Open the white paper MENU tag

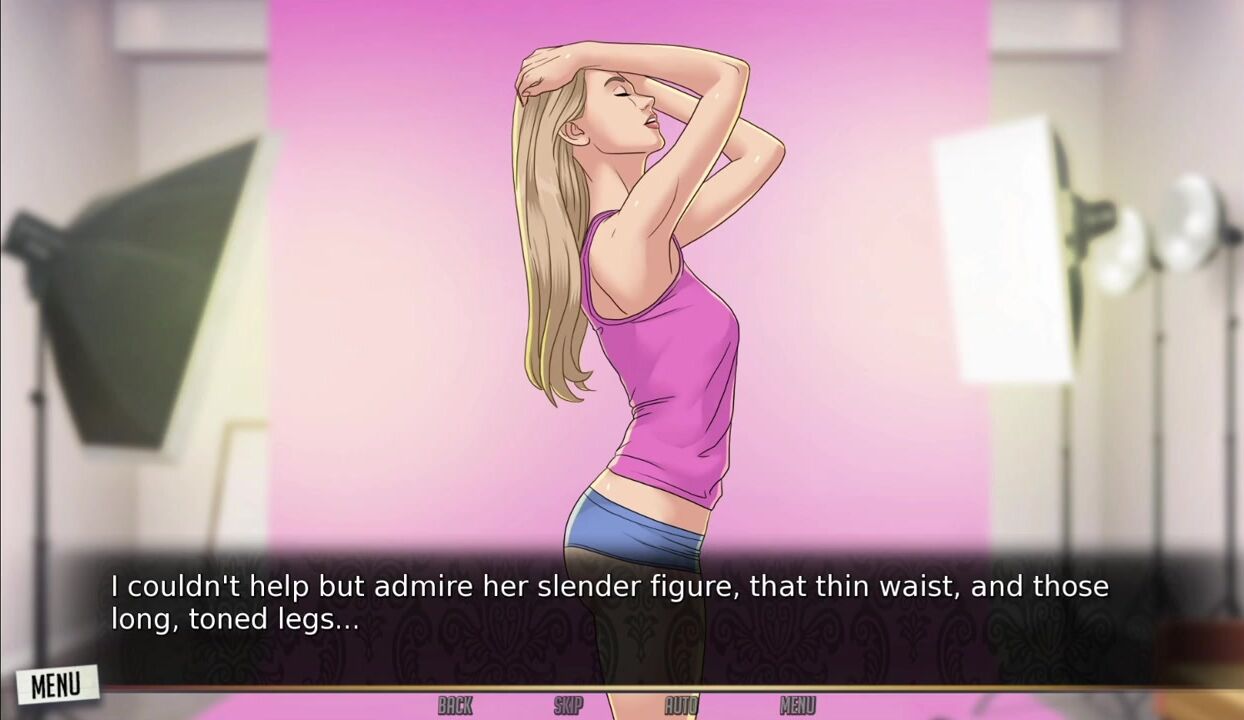coord(56,685)
